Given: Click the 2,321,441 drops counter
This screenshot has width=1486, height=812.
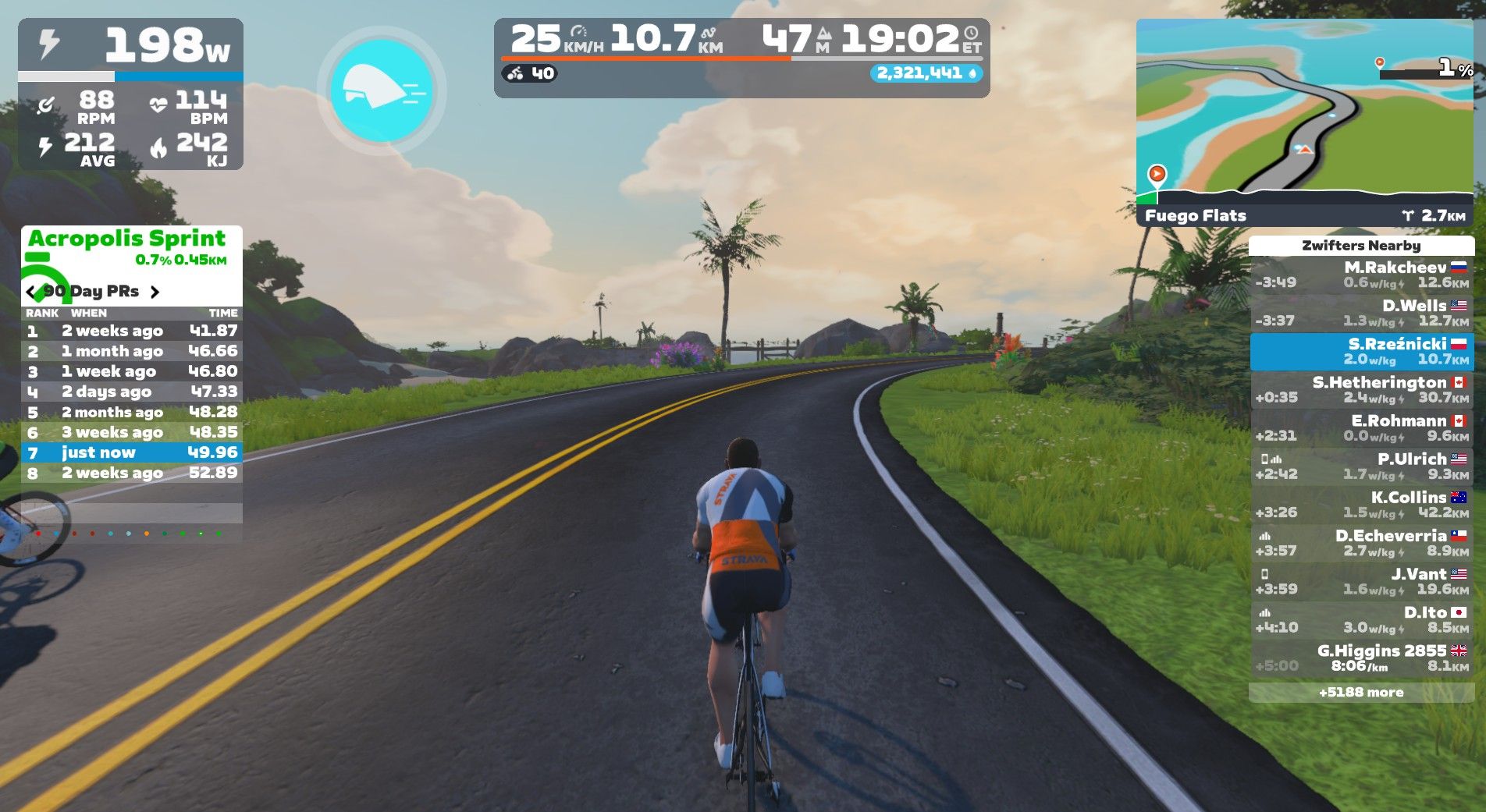Looking at the screenshot, I should (x=926, y=73).
